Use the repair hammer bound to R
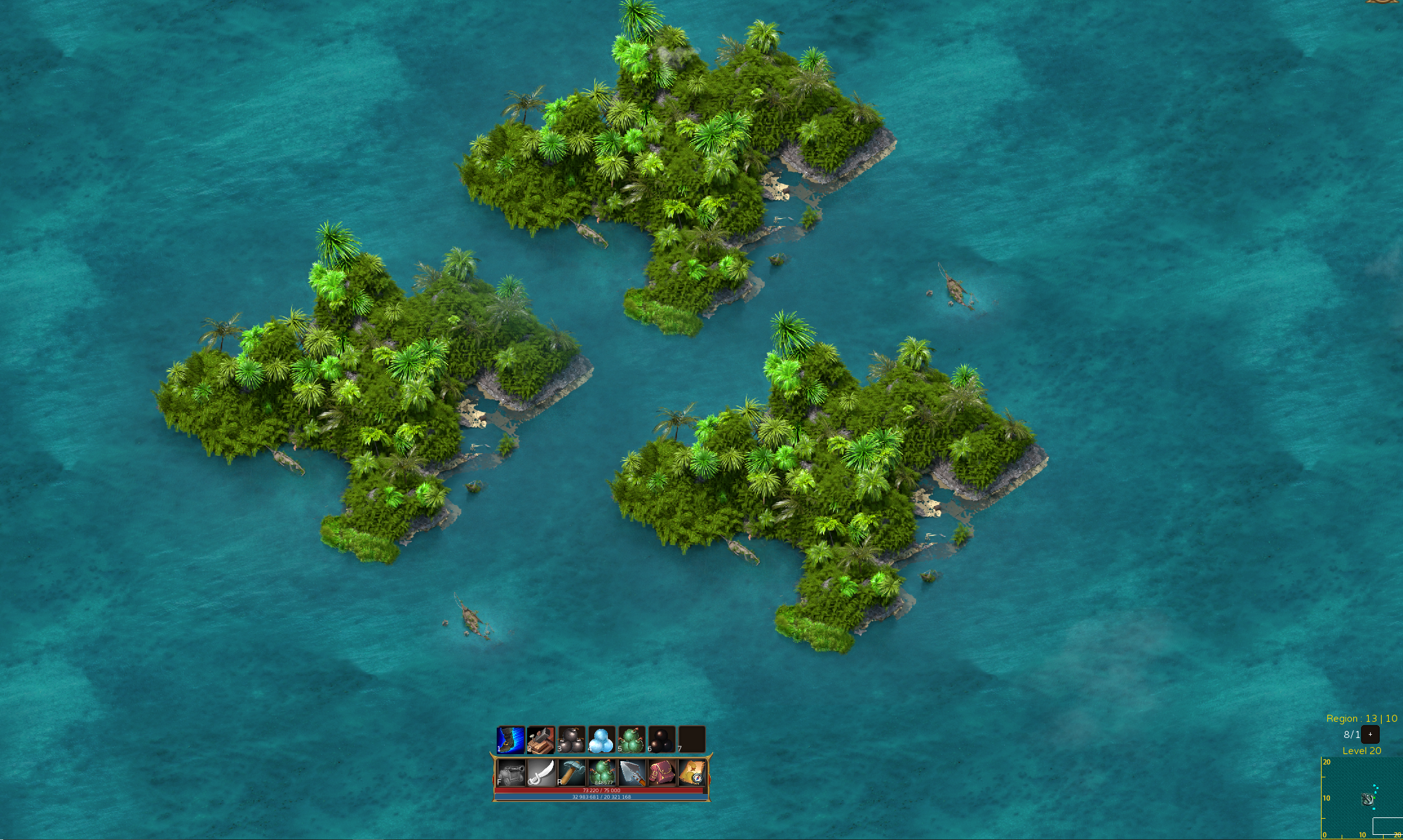 coord(571,773)
